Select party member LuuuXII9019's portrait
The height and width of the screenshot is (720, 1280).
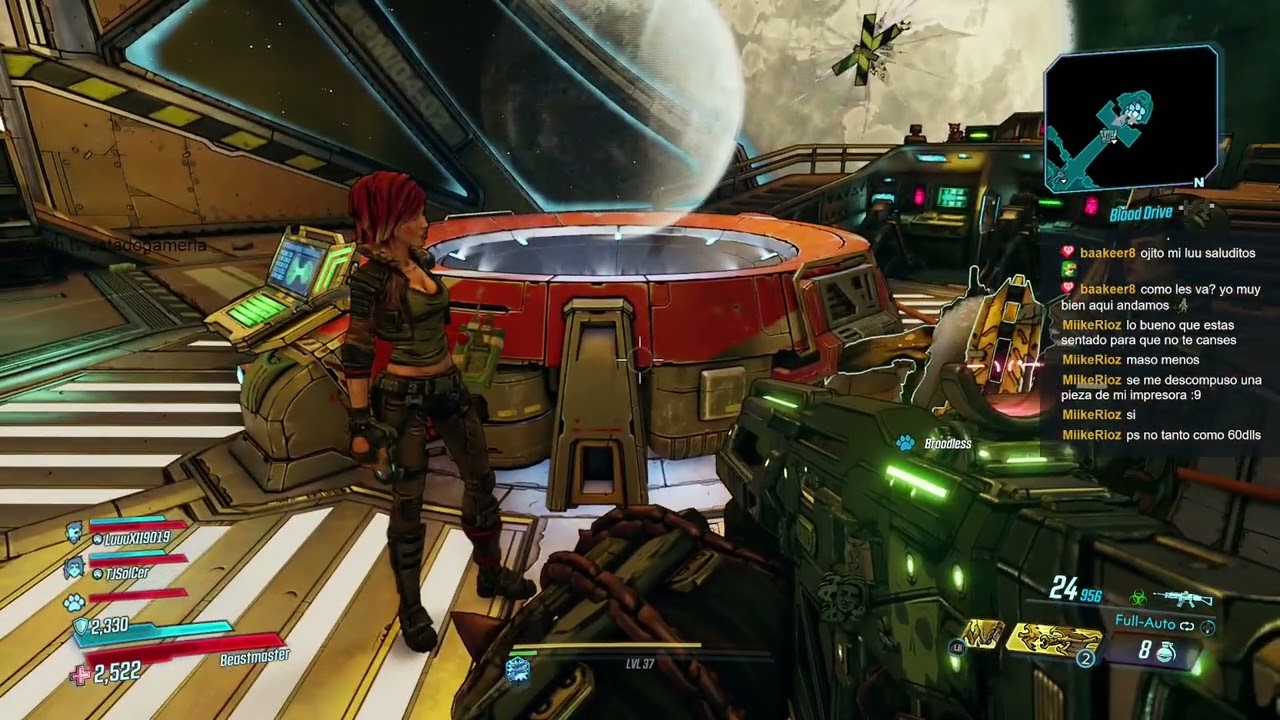[x=74, y=534]
